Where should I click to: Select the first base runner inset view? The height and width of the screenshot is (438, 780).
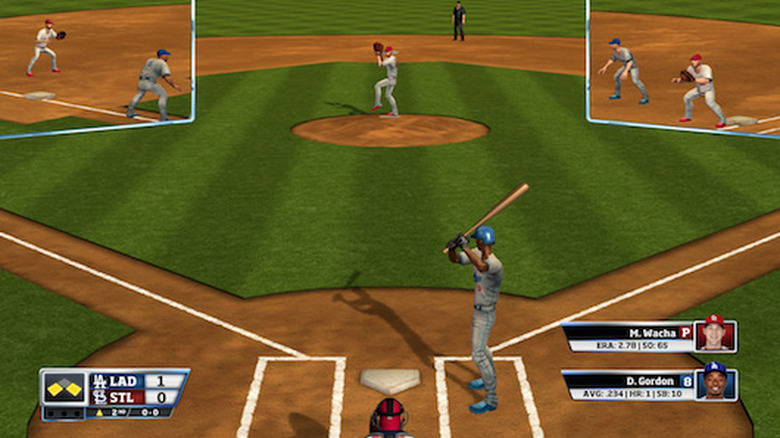[x=684, y=66]
